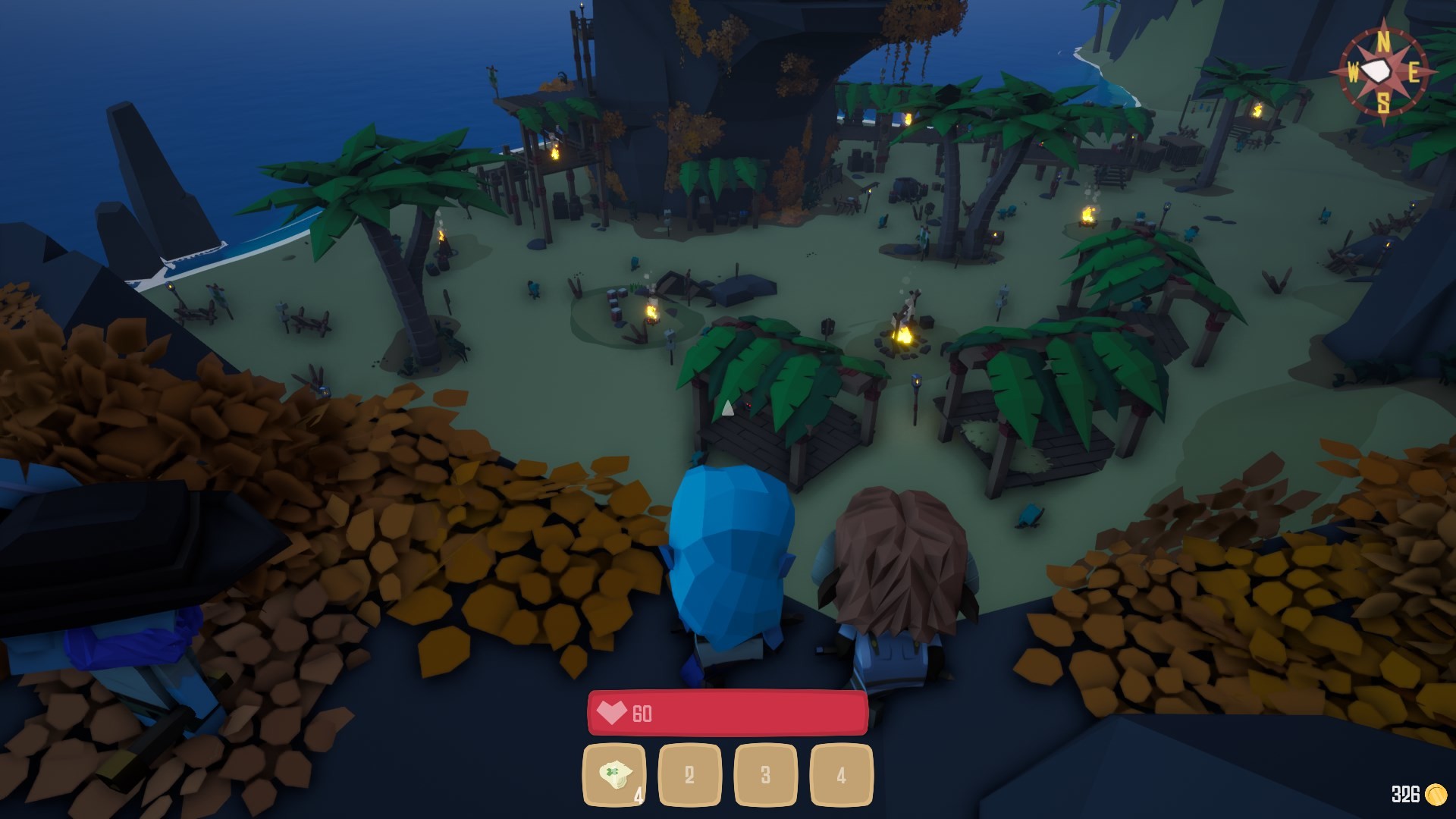
Task: Select hotbar slot 3
Action: [765, 775]
